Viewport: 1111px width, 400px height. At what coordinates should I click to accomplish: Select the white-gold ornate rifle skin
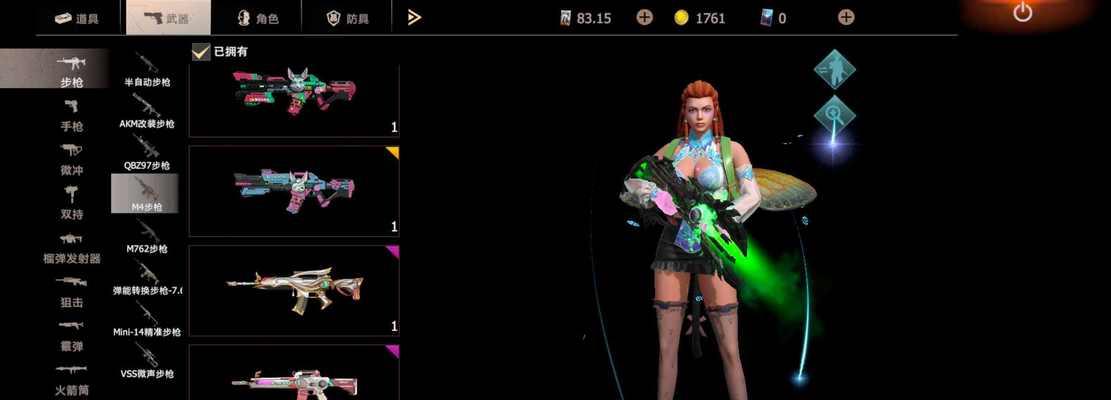point(293,288)
